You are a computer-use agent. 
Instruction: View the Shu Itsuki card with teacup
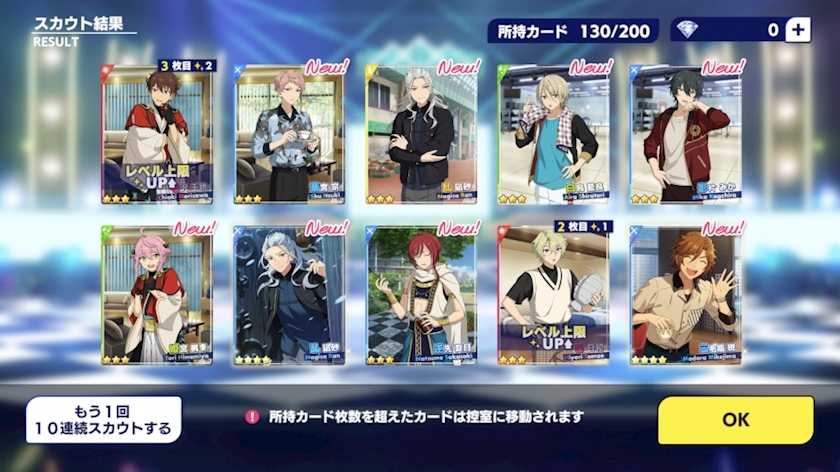point(289,134)
